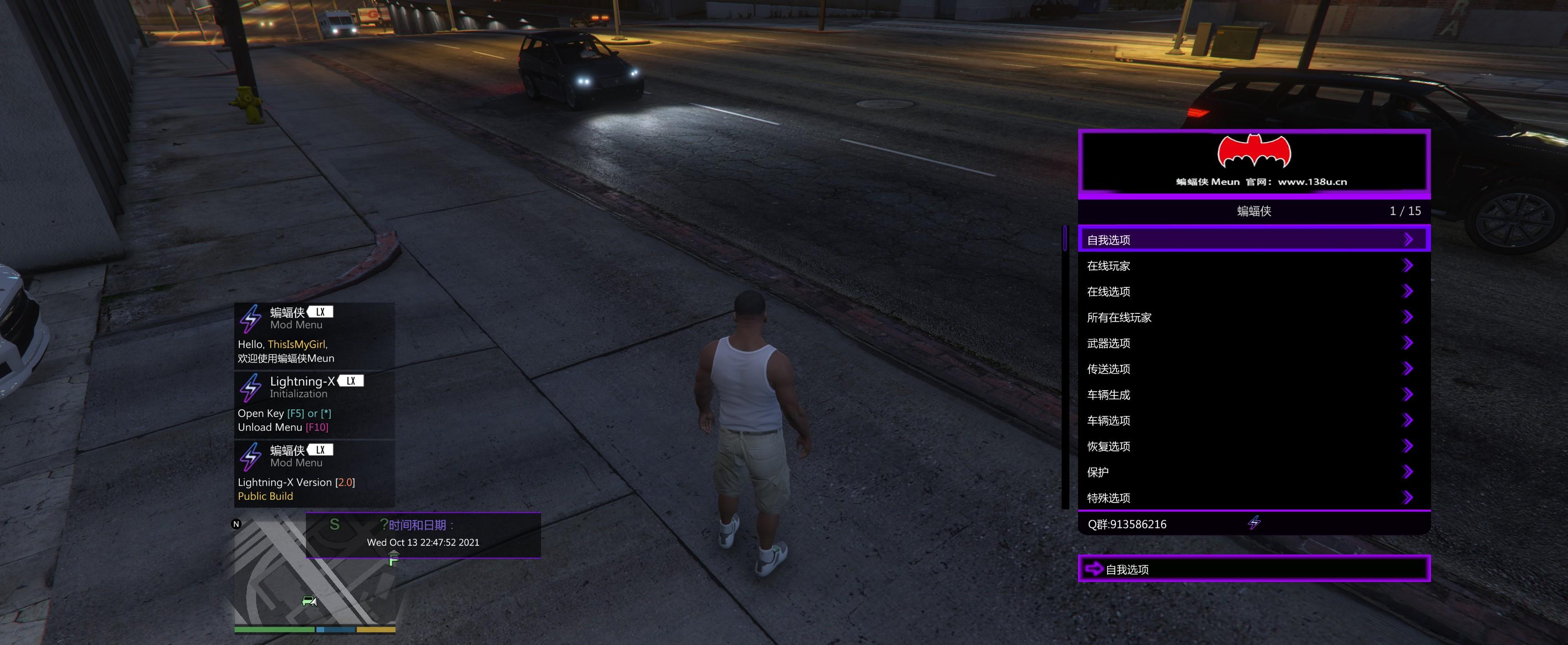Image resolution: width=1568 pixels, height=645 pixels.
Task: Click the lightning bolt icon on the 蝙蝠侠 Mod Menu notification
Action: [x=250, y=317]
